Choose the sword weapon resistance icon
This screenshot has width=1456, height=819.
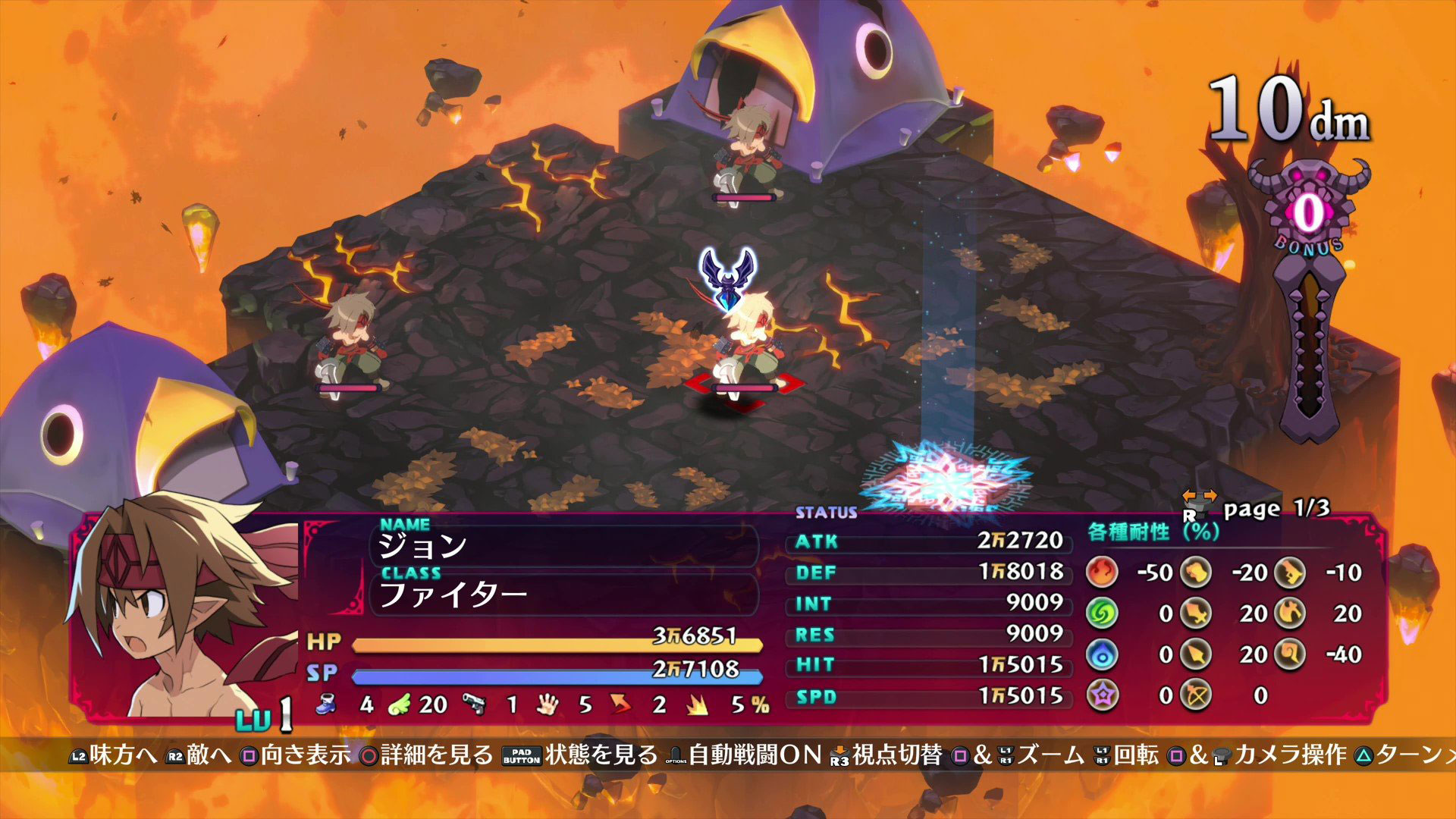1197,613
